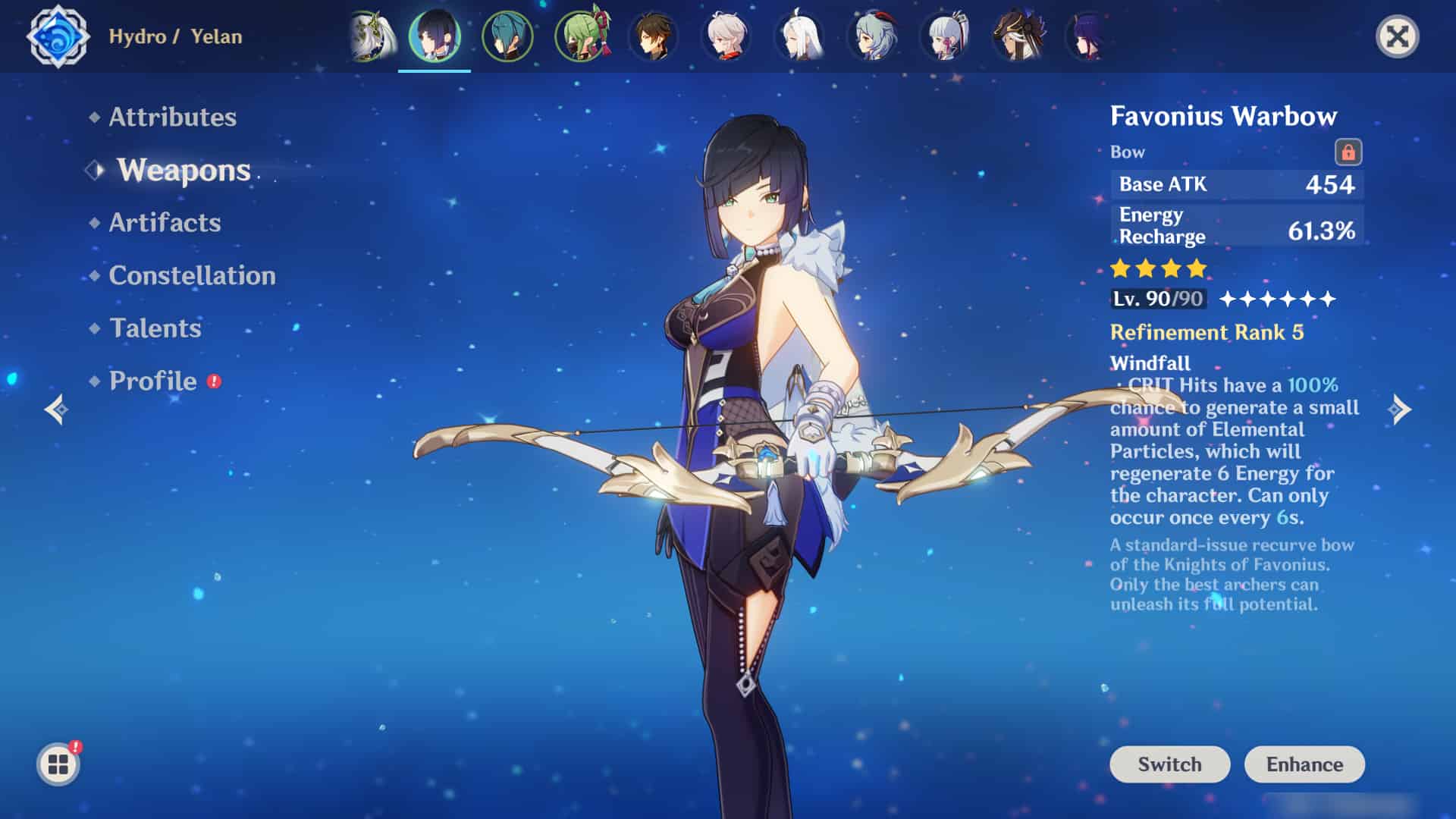
Task: Choose Kuki Shinobu's green-haired portrait
Action: click(581, 36)
